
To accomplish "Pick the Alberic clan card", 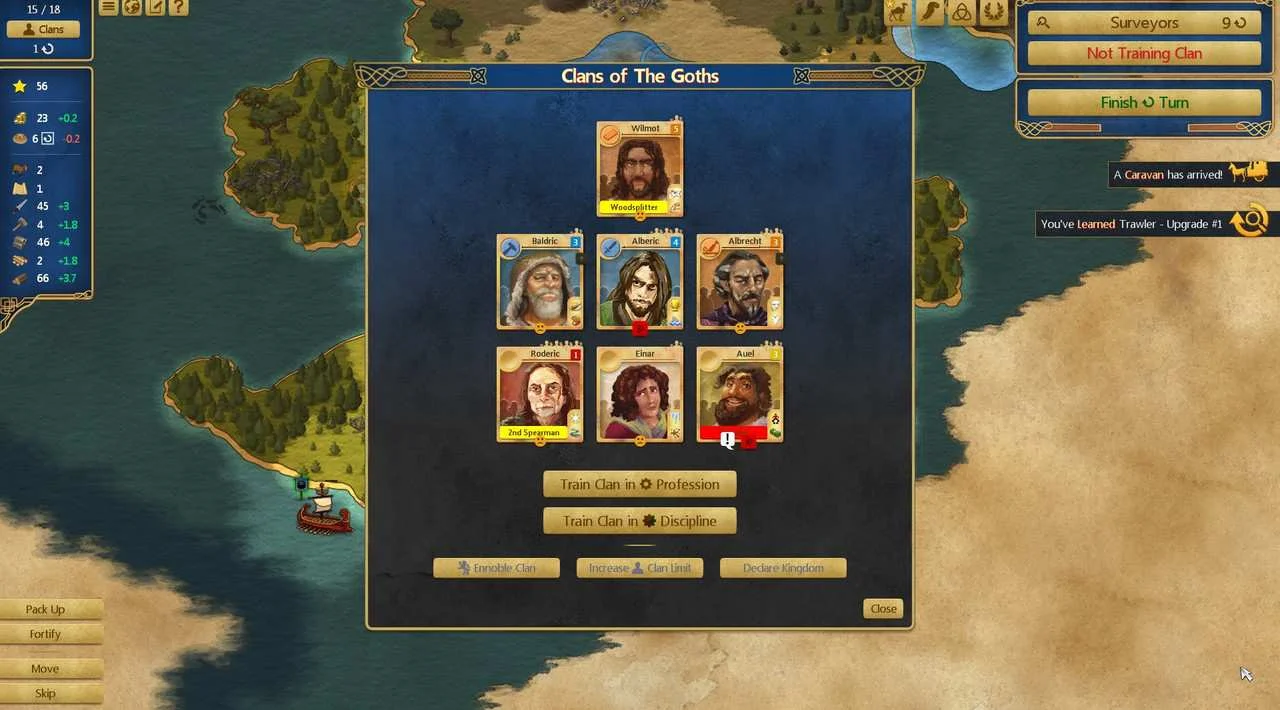I will pos(640,282).
